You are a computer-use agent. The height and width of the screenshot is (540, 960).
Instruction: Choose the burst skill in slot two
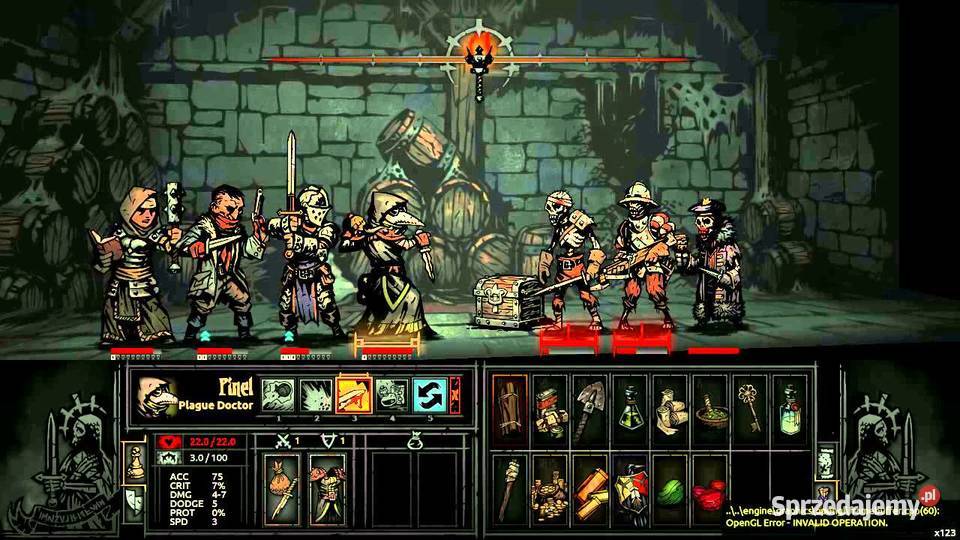point(315,394)
